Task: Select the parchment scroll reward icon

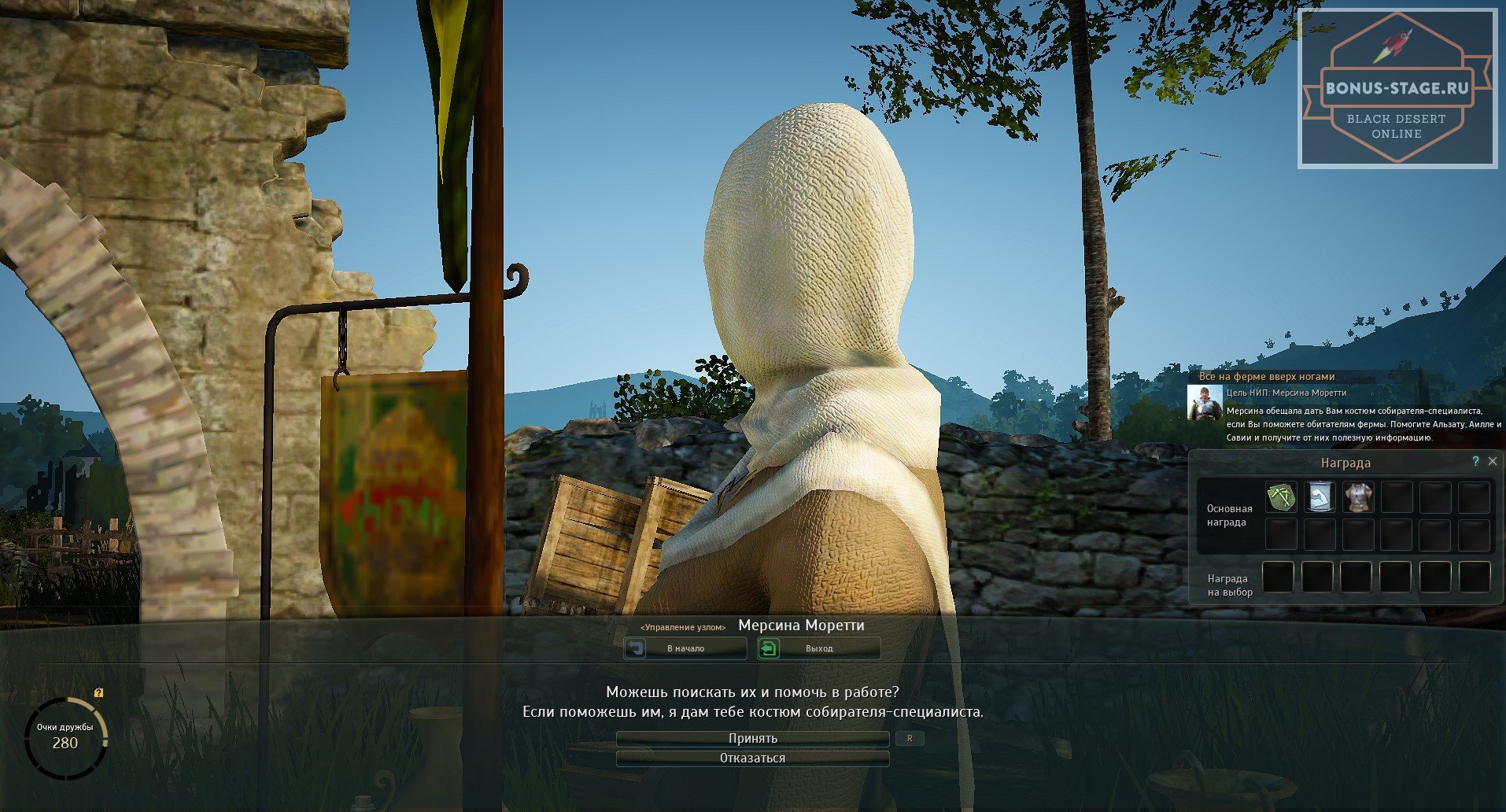Action: (1320, 497)
